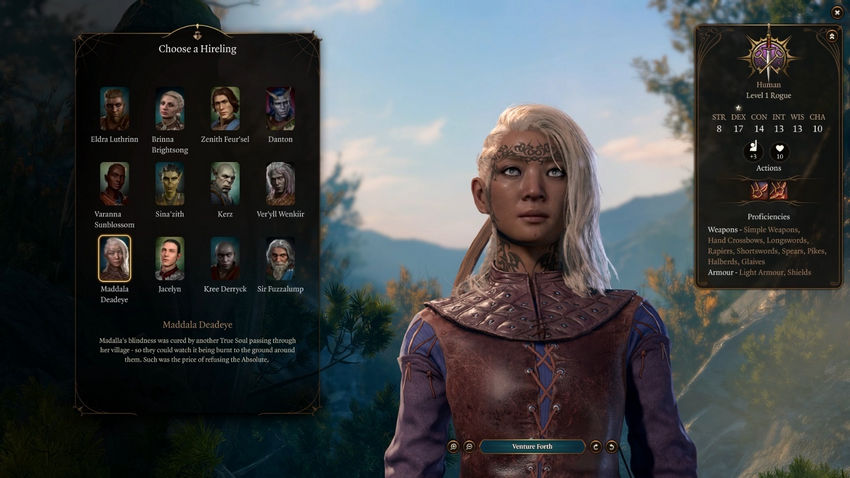Rotate character counter-clockwise with left arrow button
The image size is (850, 478).
pos(597,447)
